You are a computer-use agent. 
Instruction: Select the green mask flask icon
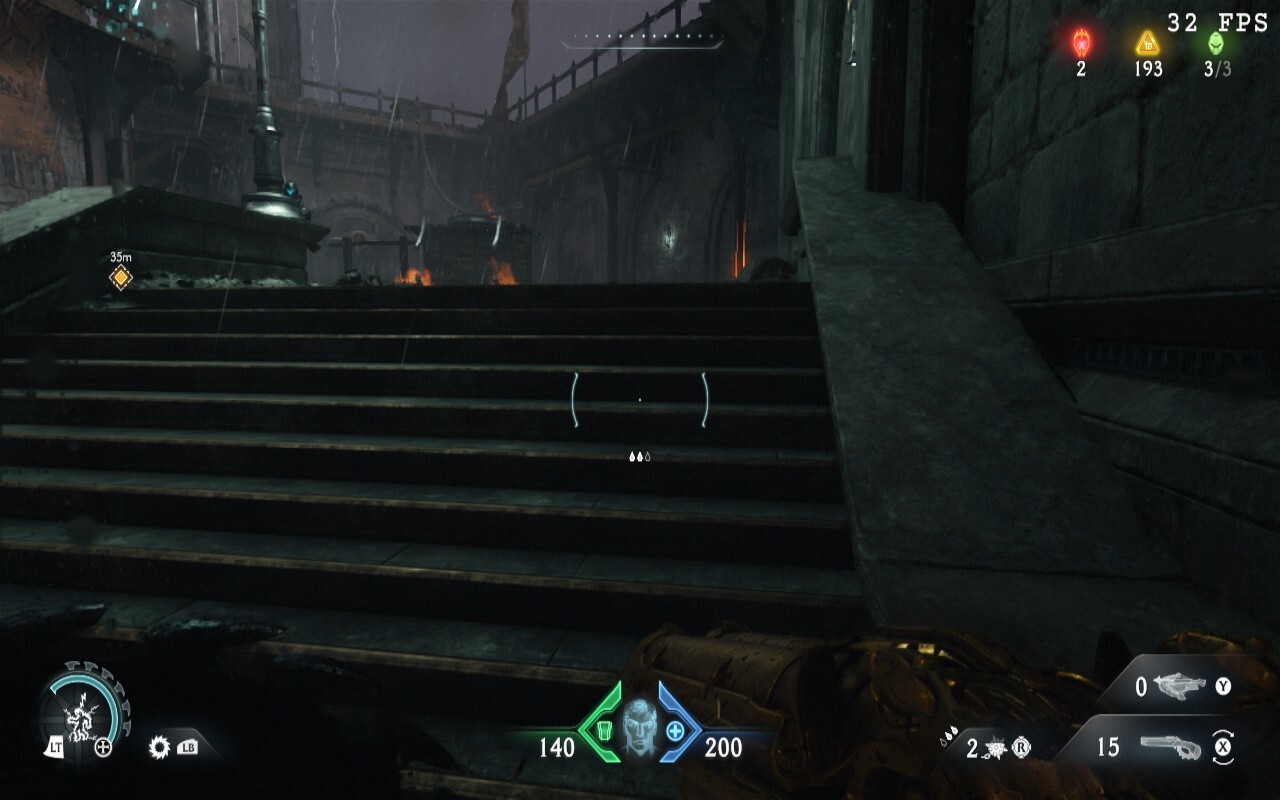1215,43
